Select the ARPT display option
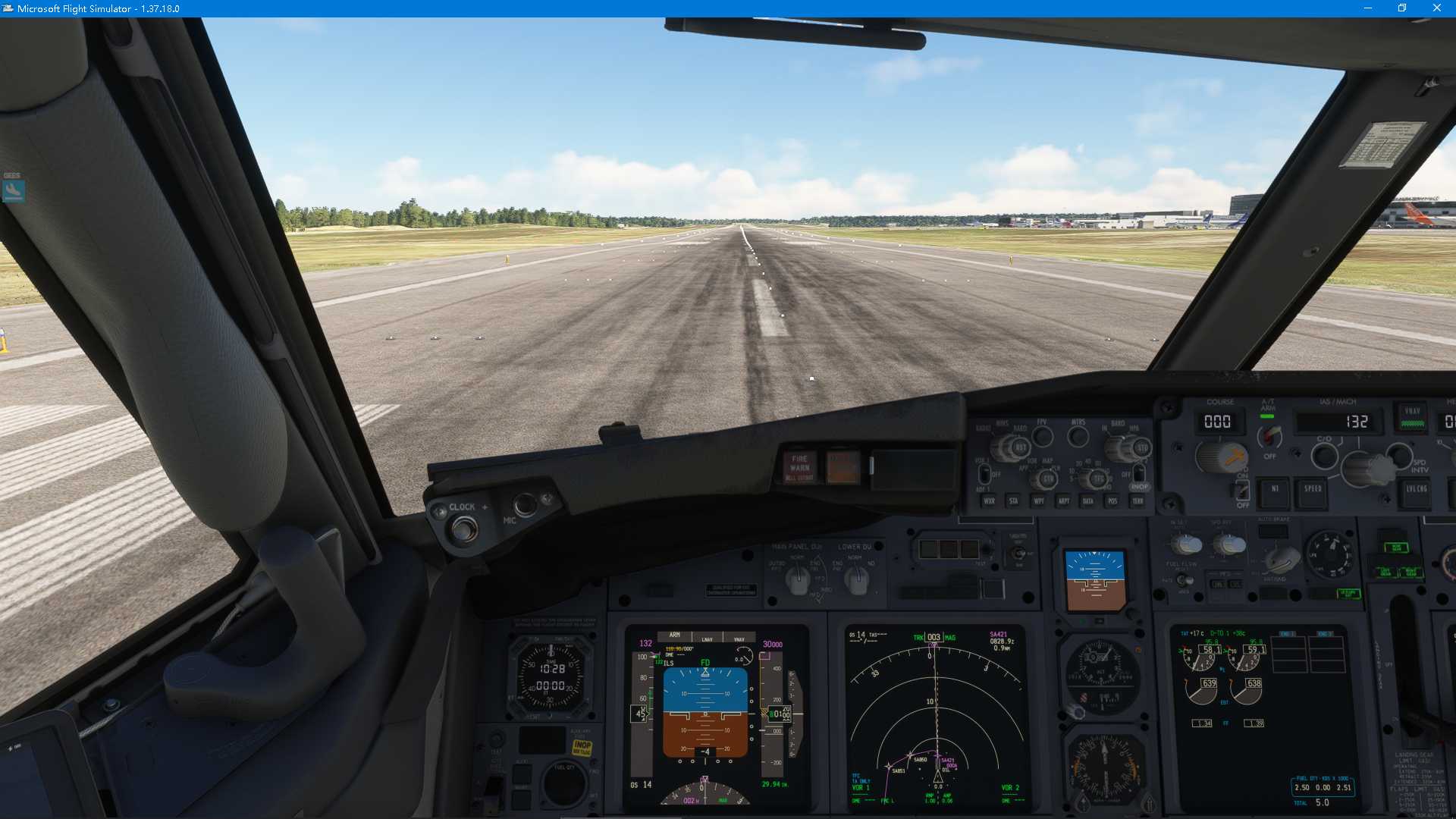 tap(1065, 502)
